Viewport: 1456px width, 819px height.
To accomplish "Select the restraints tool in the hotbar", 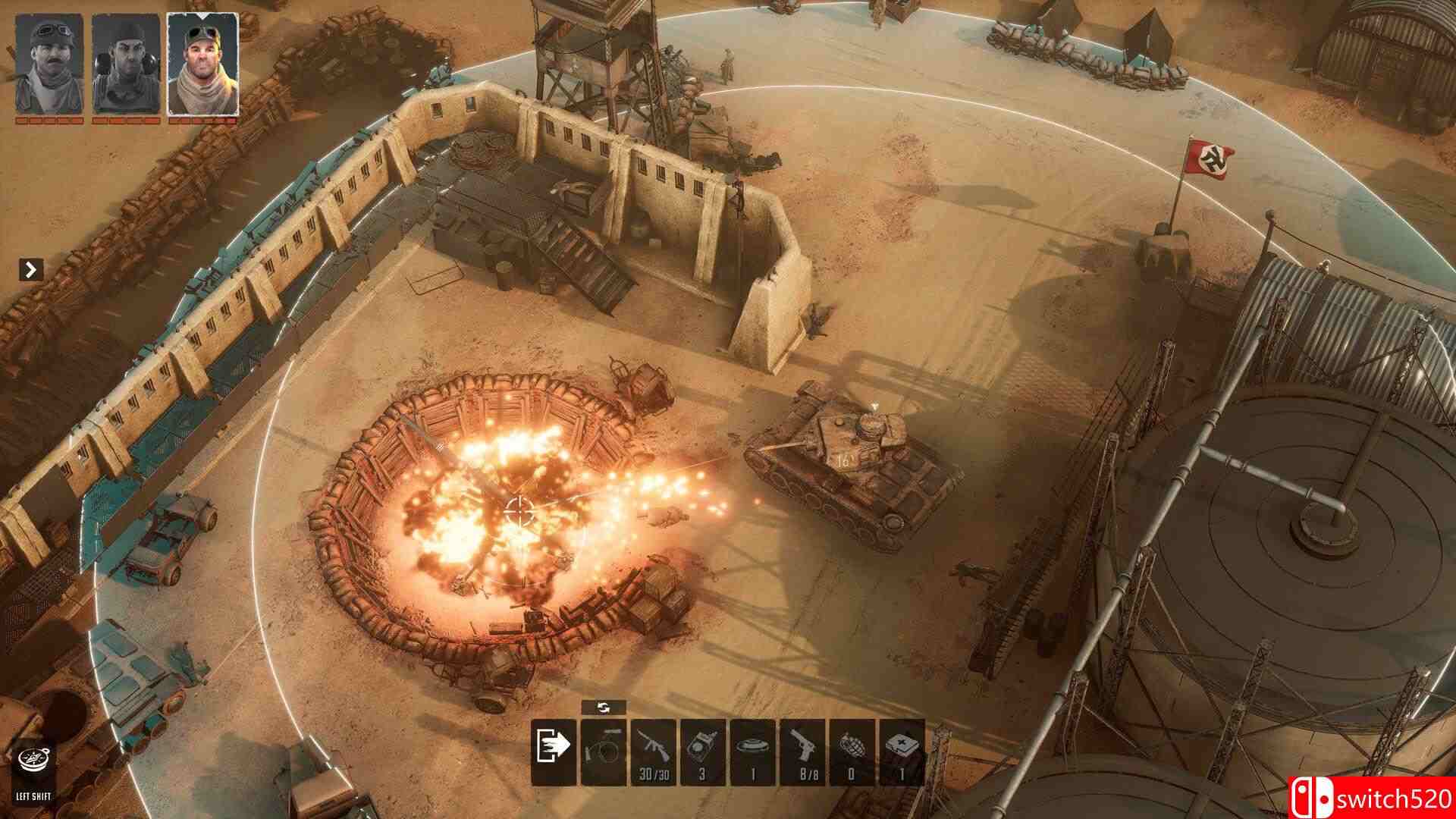I will point(605,755).
